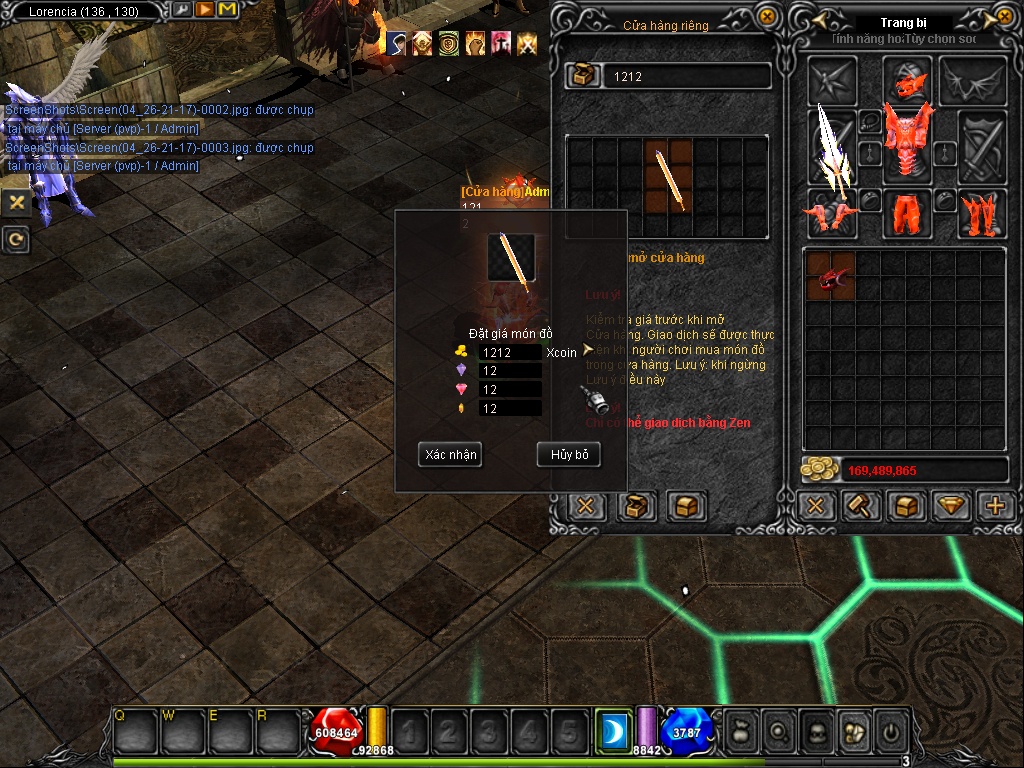This screenshot has height=768, width=1024.
Task: Click the gold diamond button in inventory
Action: coord(951,506)
